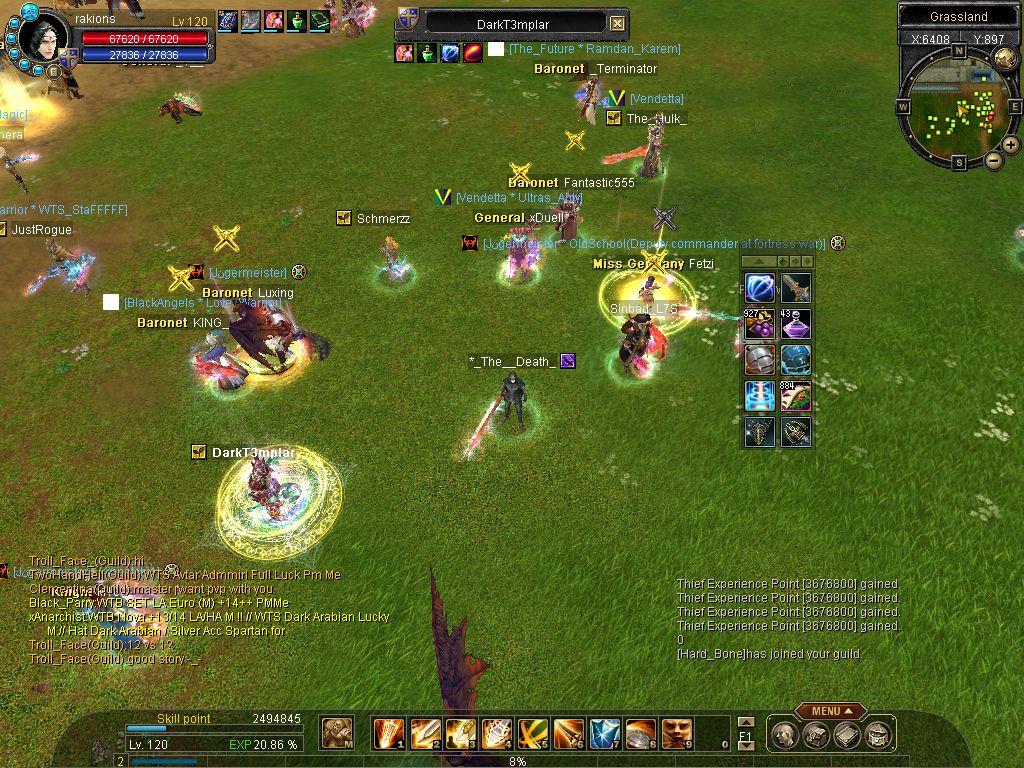This screenshot has height=768, width=1024.
Task: Activate the blue crystal skill, slot 7
Action: click(x=605, y=734)
